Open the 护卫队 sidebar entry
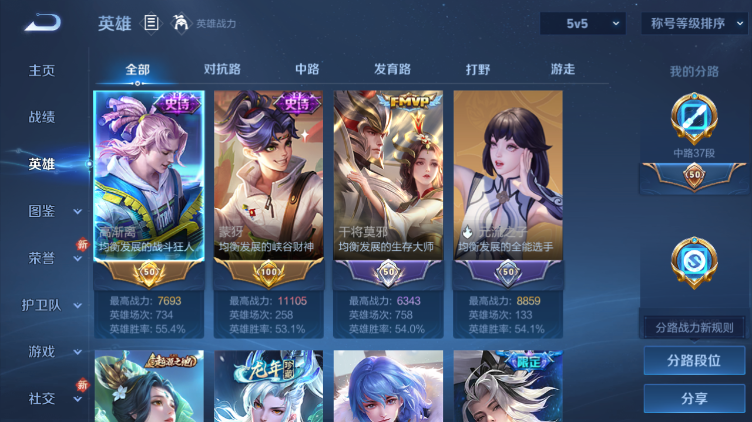The image size is (752, 422). point(42,305)
